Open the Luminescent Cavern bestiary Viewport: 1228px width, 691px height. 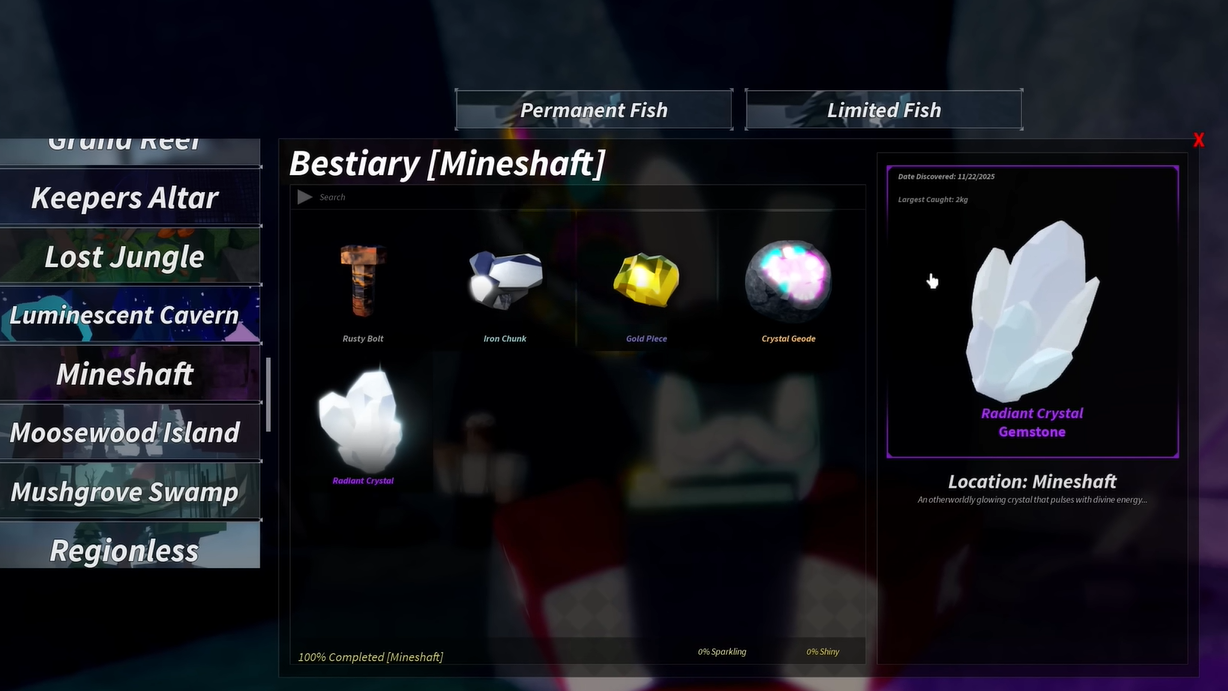[x=125, y=316]
